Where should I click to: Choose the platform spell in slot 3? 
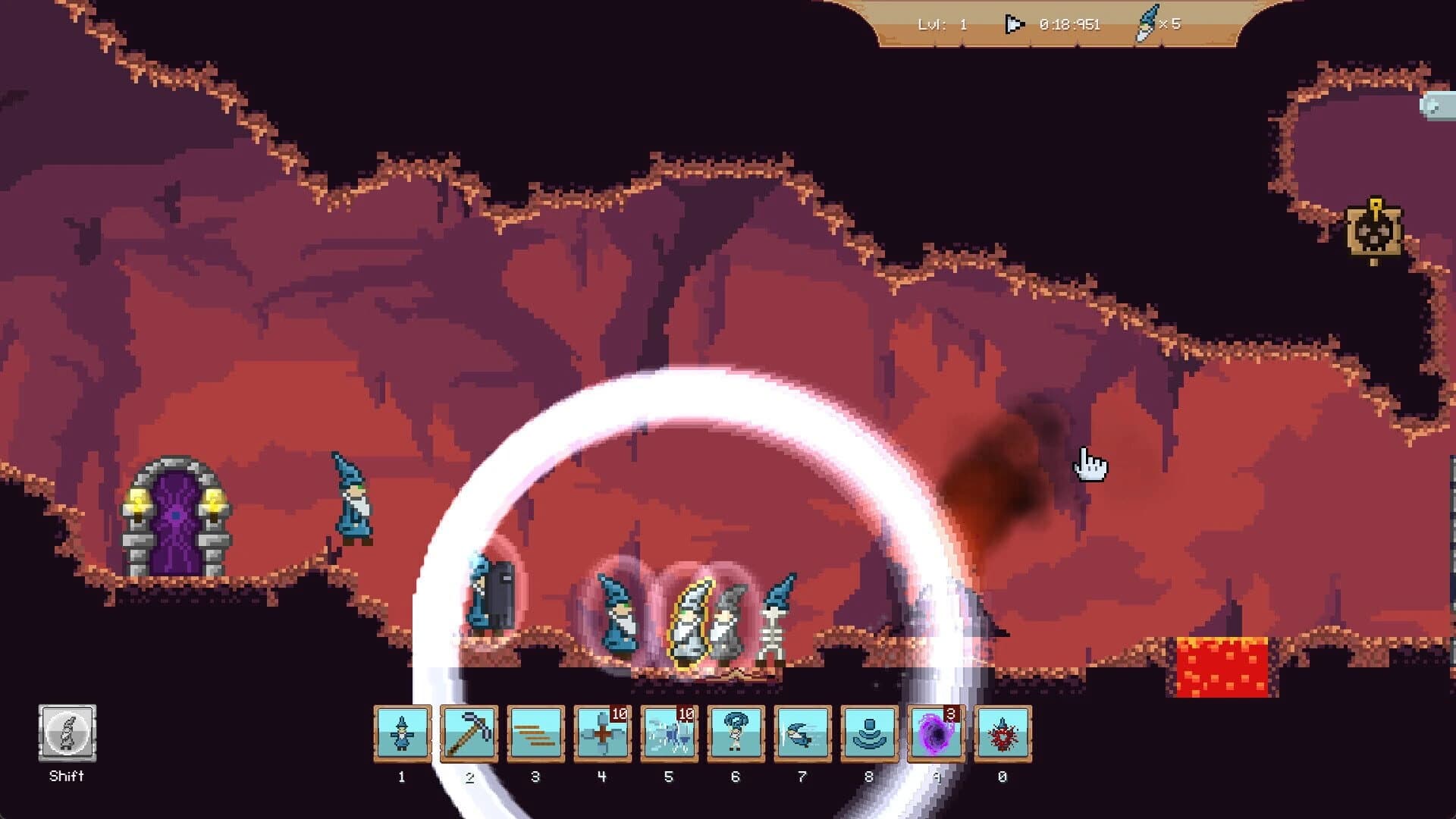pos(535,732)
